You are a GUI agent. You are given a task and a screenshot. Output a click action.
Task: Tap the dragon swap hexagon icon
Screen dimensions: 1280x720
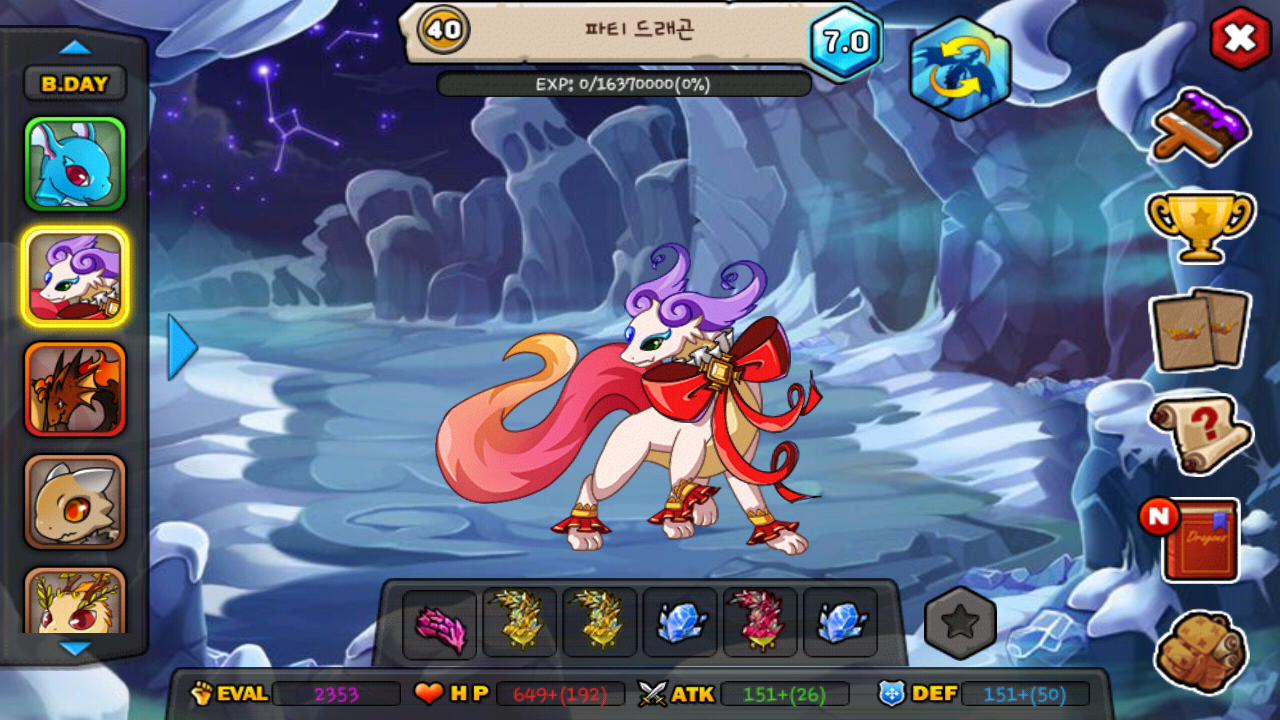click(960, 68)
